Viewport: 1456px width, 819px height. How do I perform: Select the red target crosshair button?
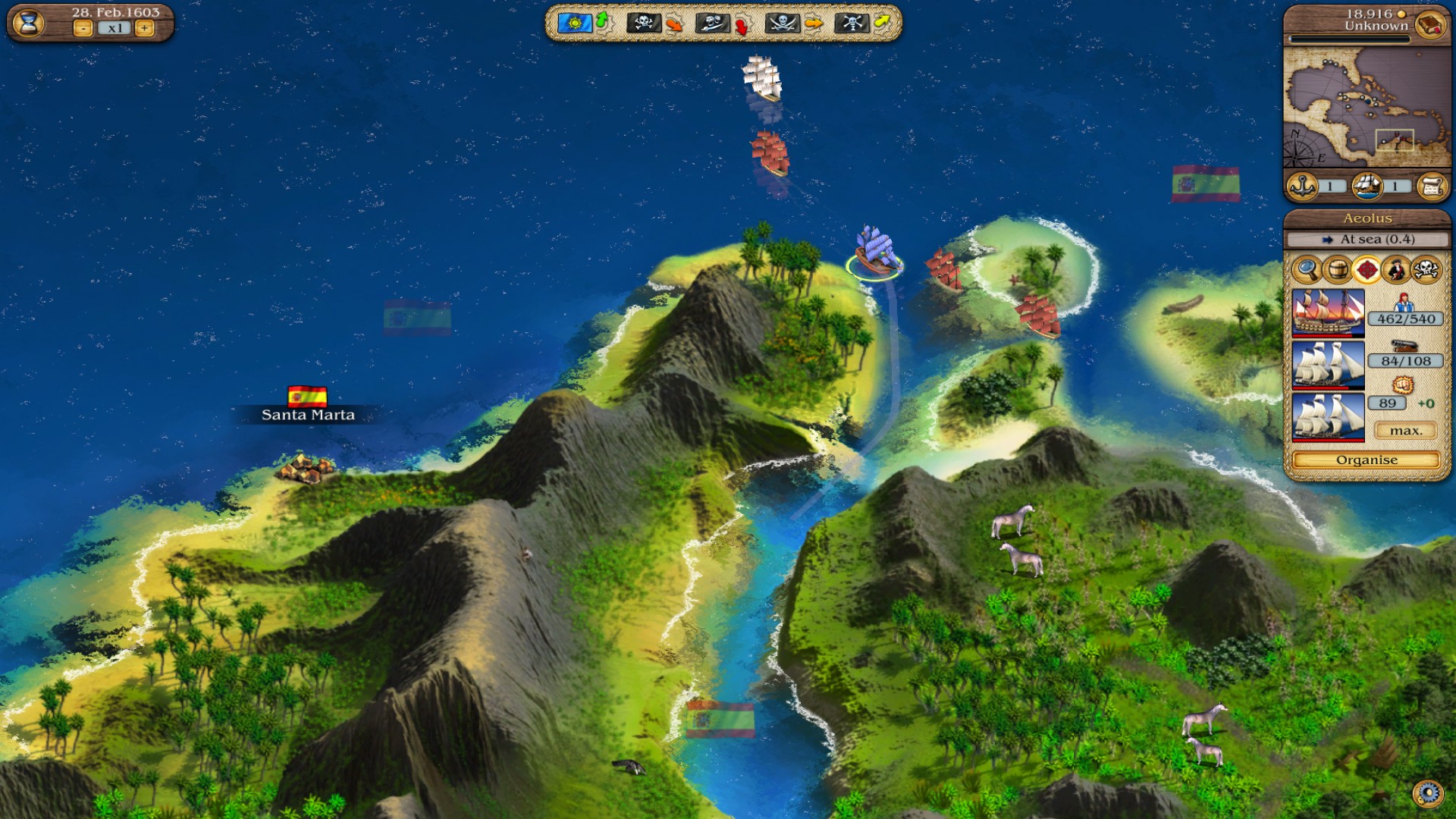point(1367,269)
